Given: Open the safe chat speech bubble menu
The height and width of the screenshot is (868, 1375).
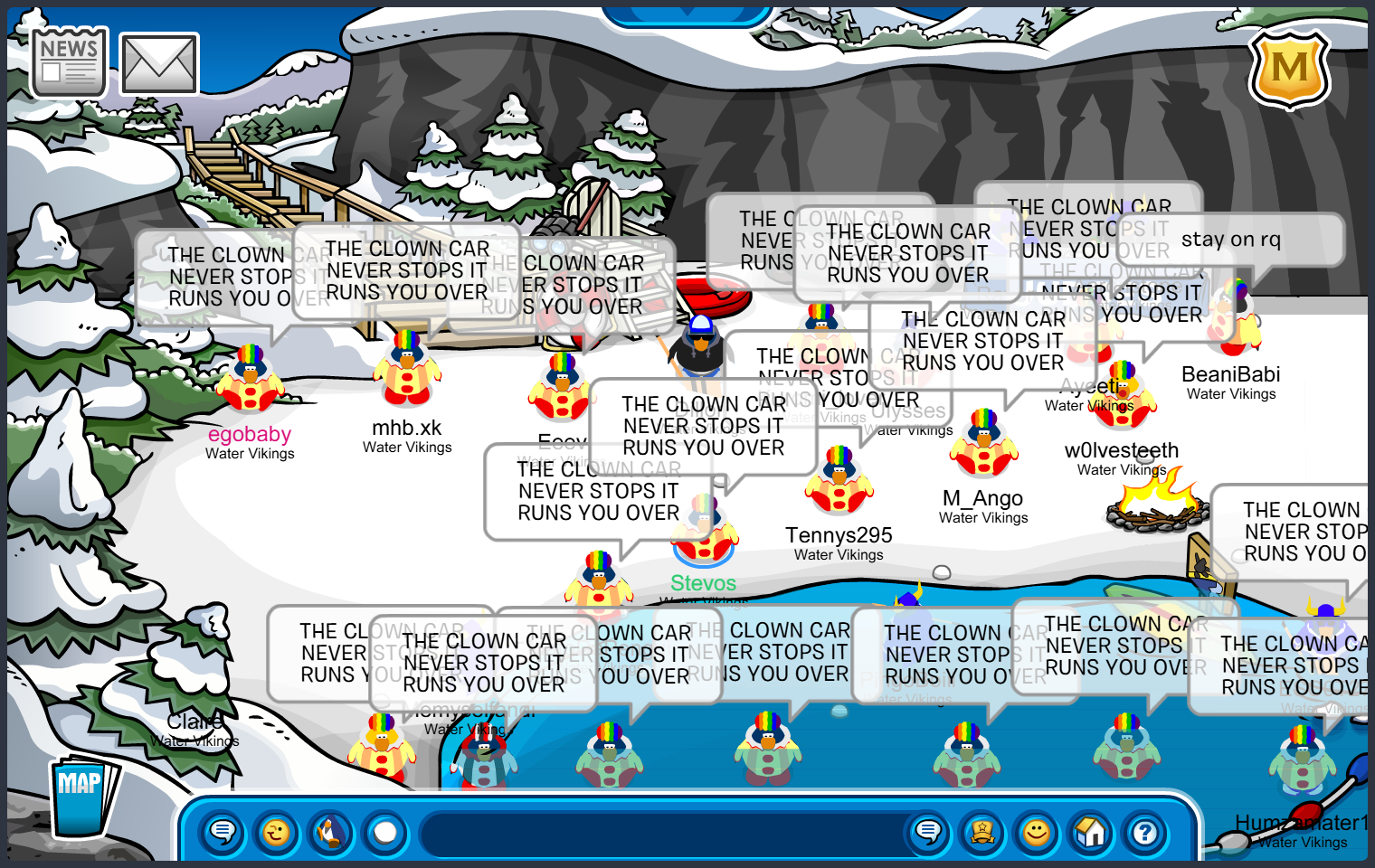Looking at the screenshot, I should (x=223, y=831).
